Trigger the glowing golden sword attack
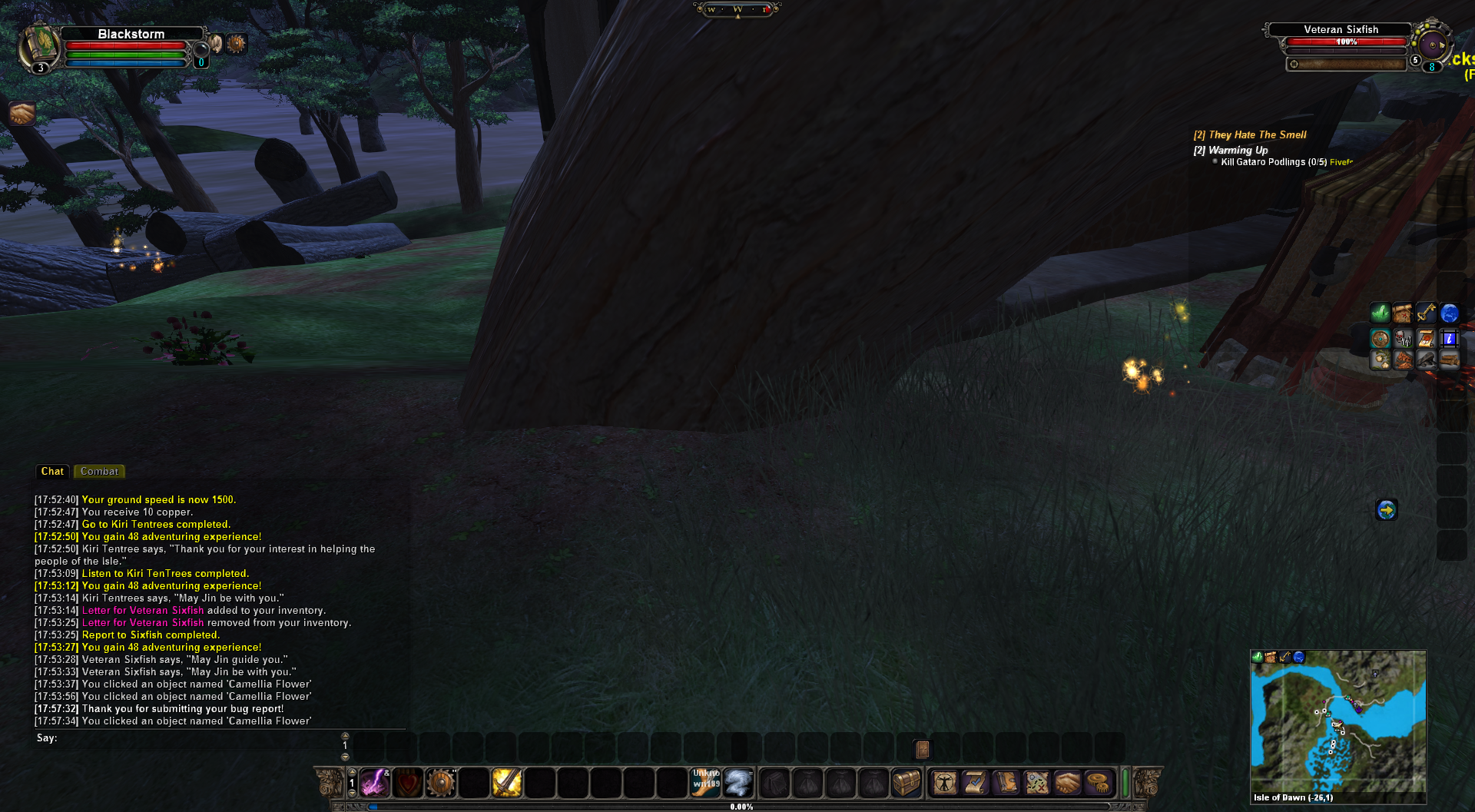 (507, 783)
